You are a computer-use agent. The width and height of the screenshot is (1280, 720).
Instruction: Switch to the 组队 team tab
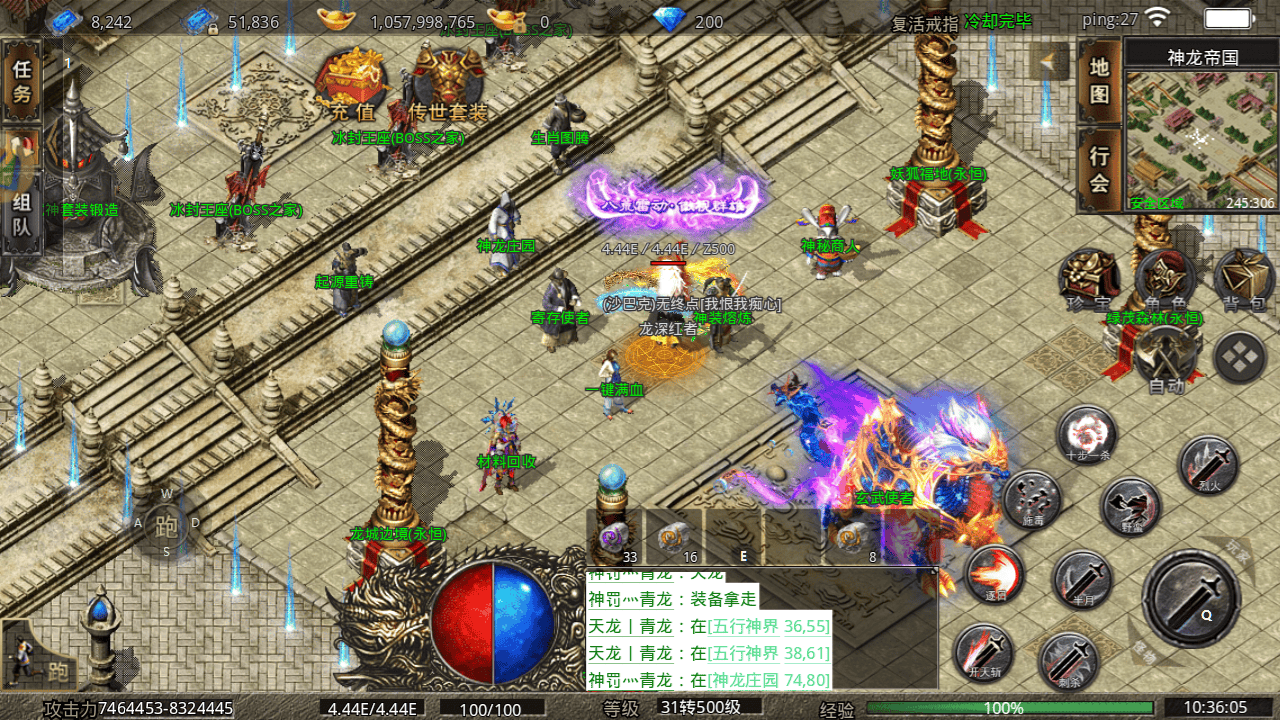tap(22, 213)
